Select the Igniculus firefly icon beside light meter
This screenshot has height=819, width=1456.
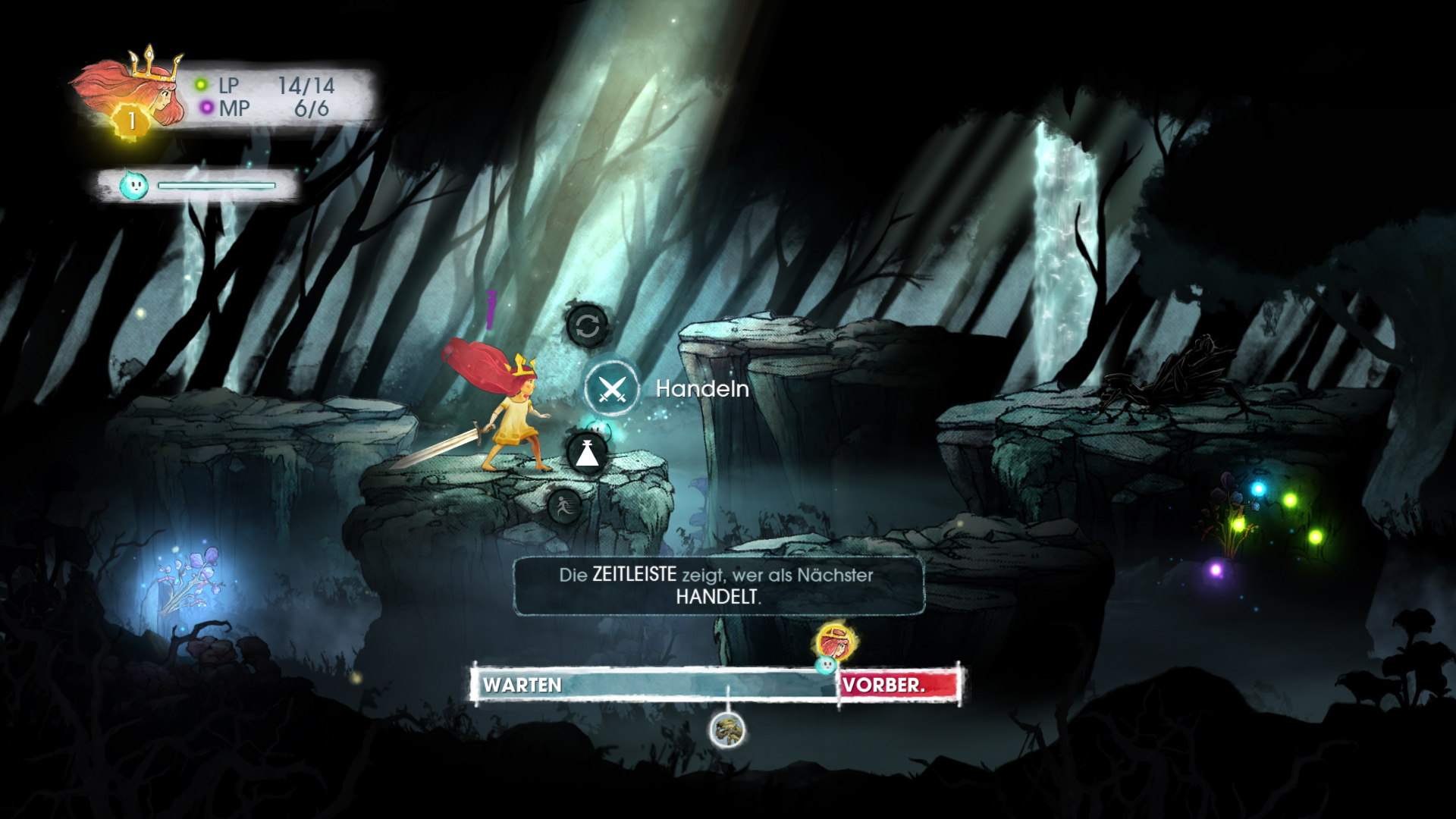click(x=134, y=185)
